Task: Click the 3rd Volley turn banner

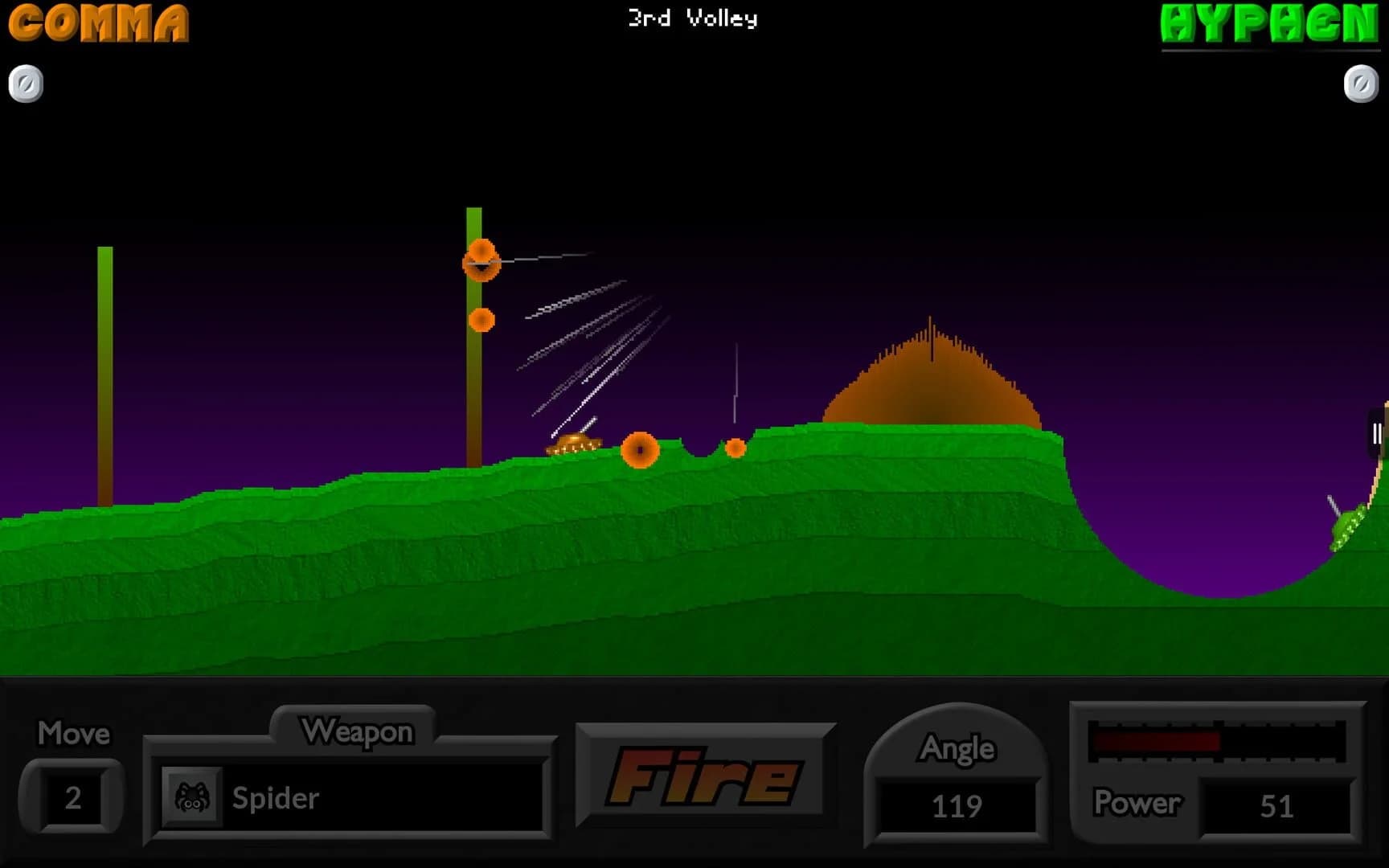Action: [693, 19]
